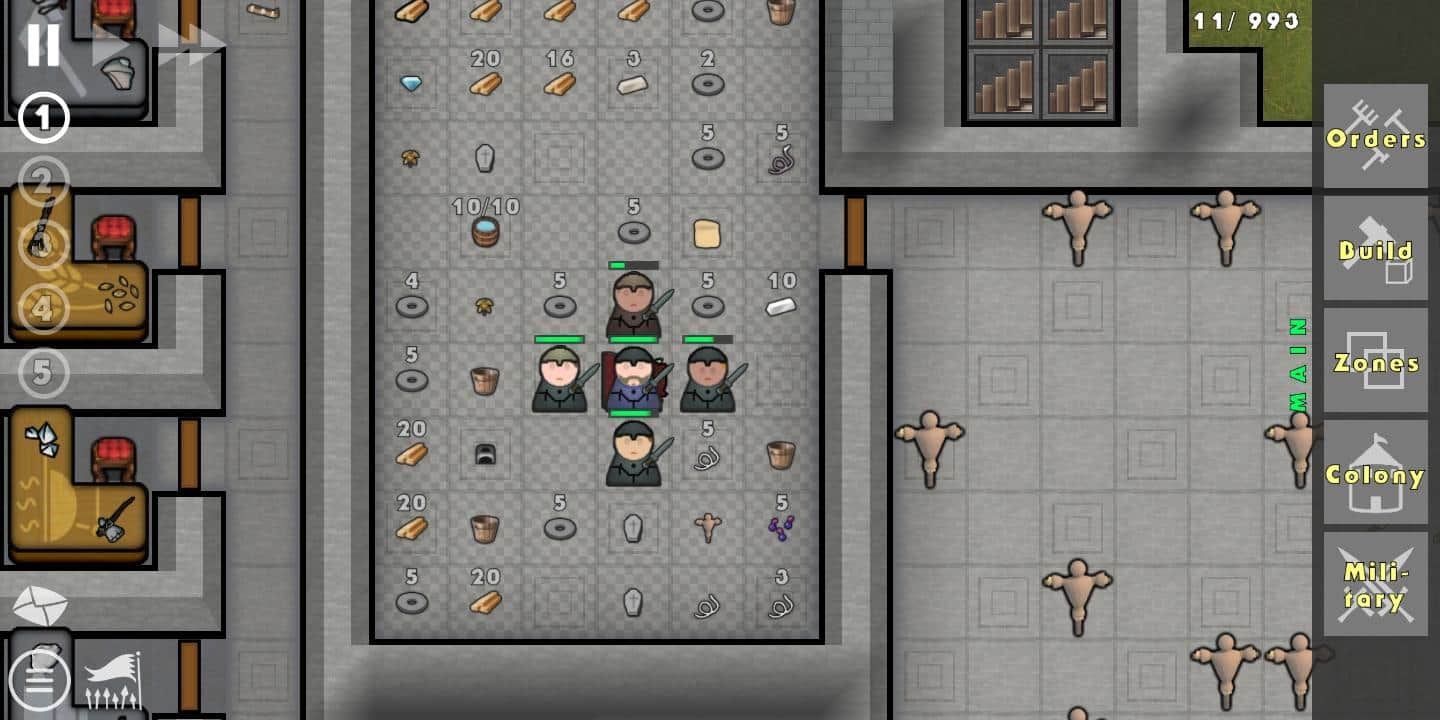
Task: Click the white flag icon bottom left
Action: [x=112, y=678]
